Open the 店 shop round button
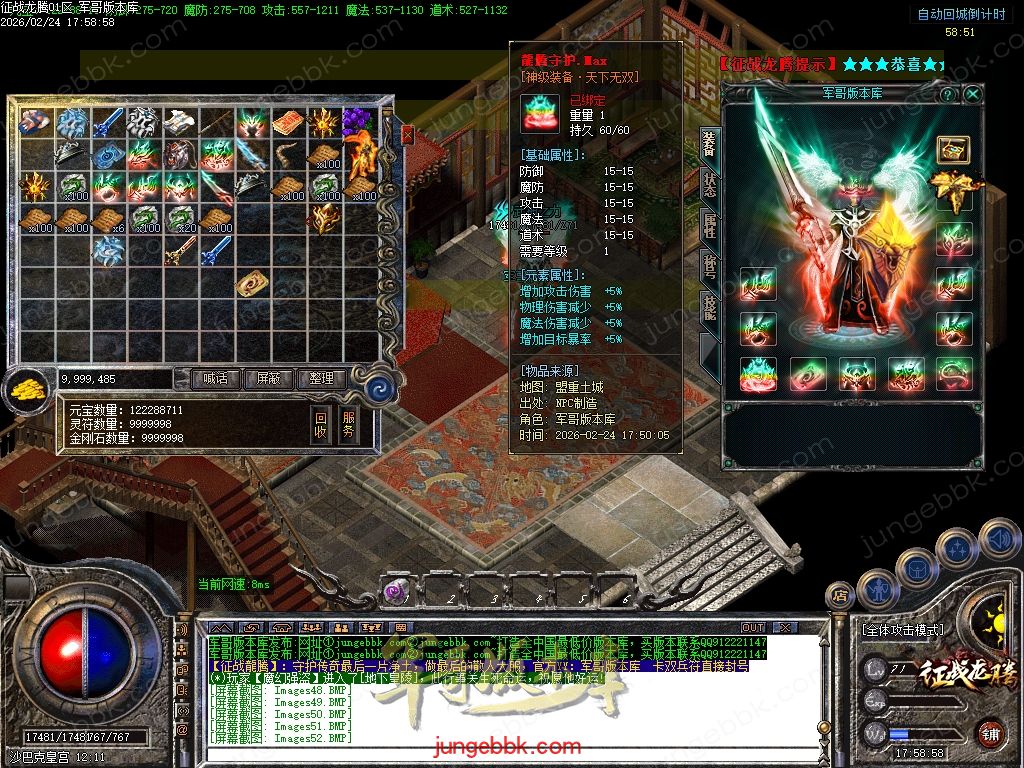The height and width of the screenshot is (768, 1024). coord(840,597)
